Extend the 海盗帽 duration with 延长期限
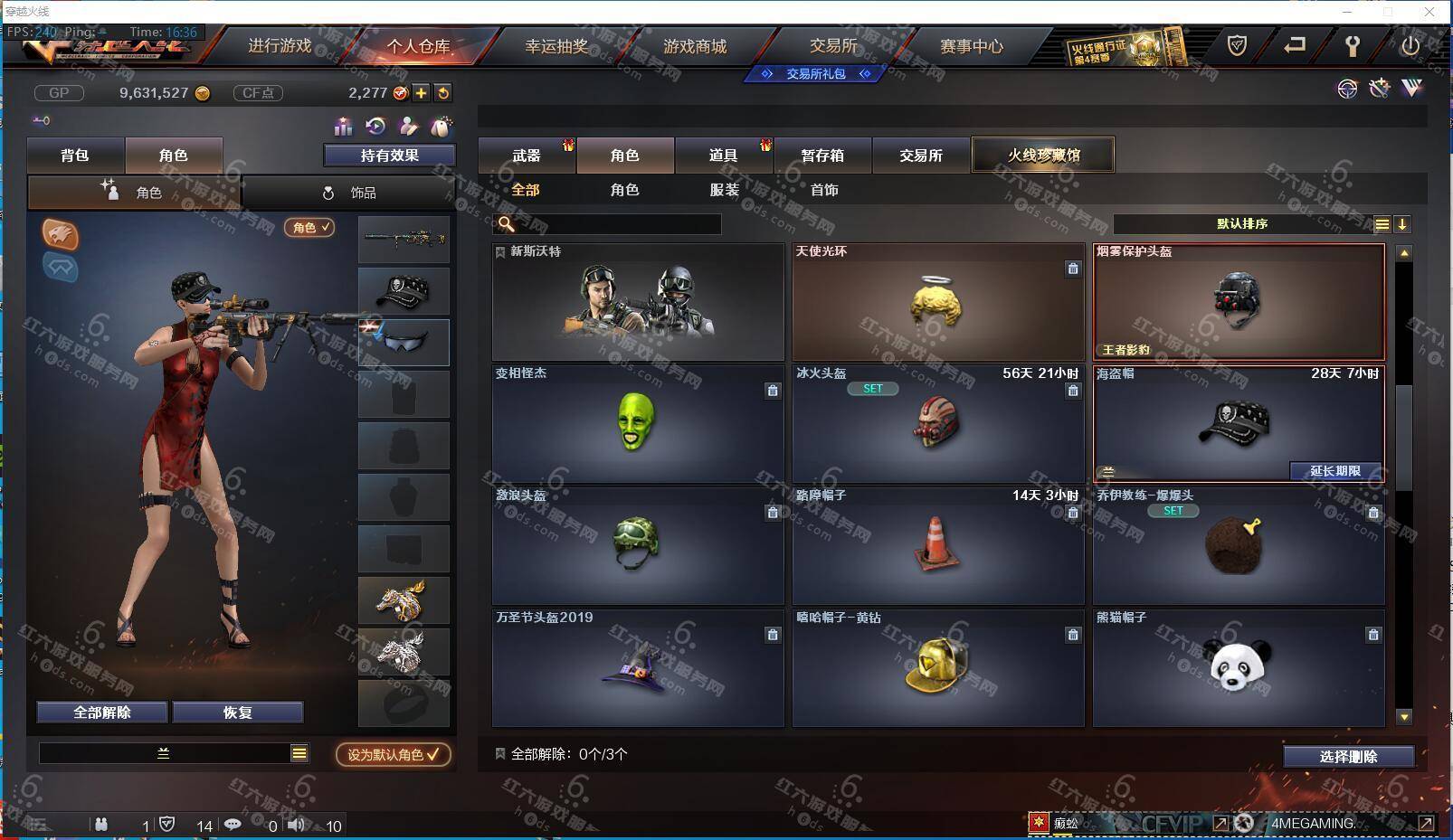Viewport: 1453px width, 840px height. 1335,471
